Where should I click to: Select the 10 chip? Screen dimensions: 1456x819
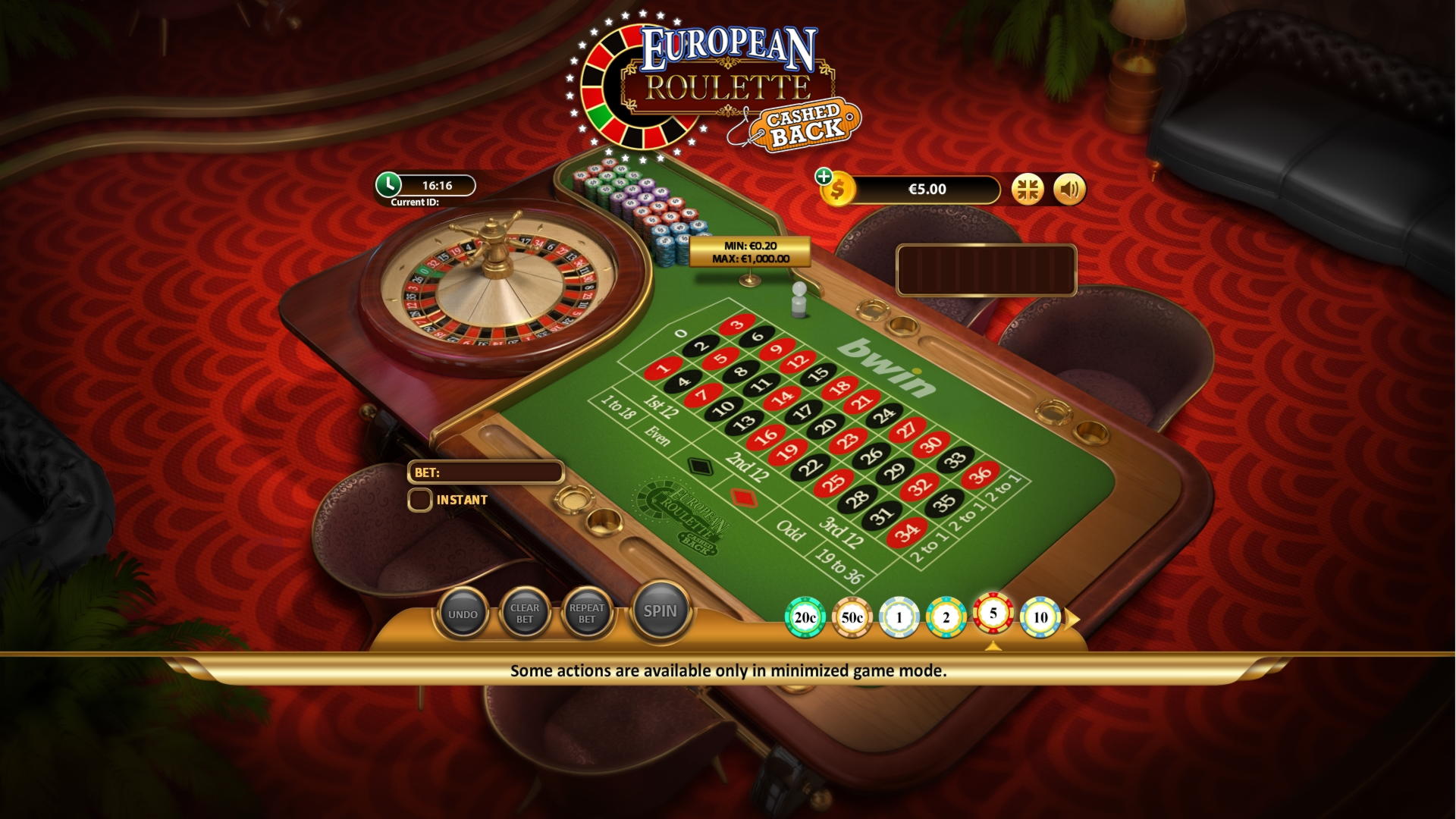(x=1040, y=618)
